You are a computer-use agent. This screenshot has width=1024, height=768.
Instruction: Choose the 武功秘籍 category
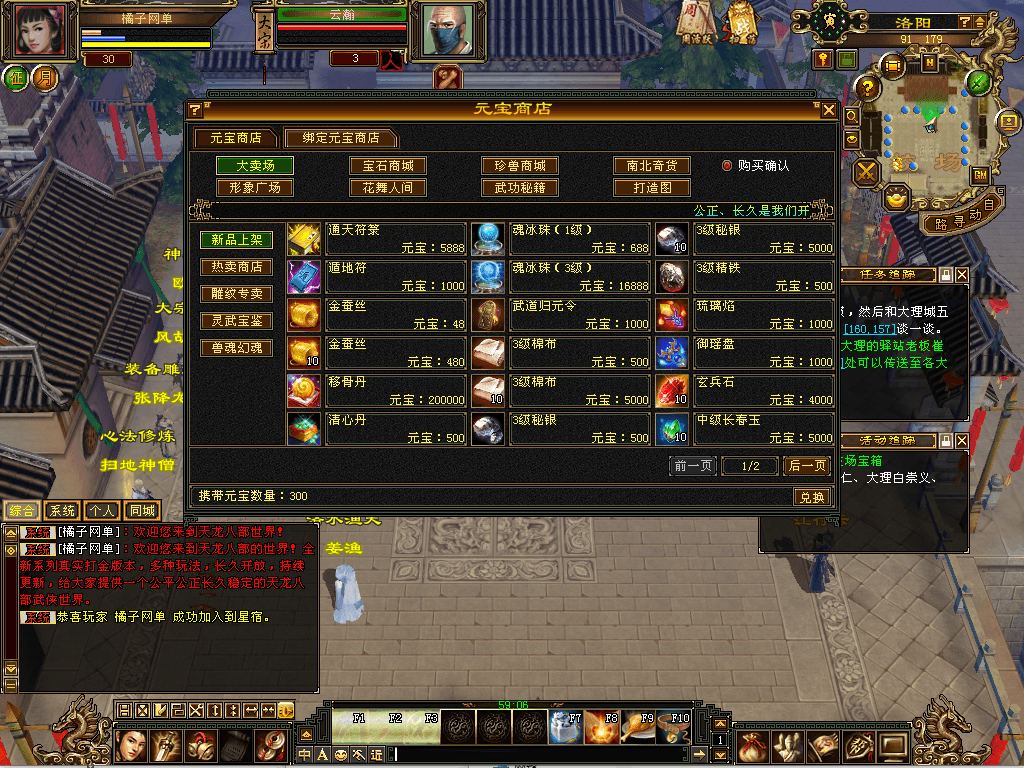[x=520, y=187]
